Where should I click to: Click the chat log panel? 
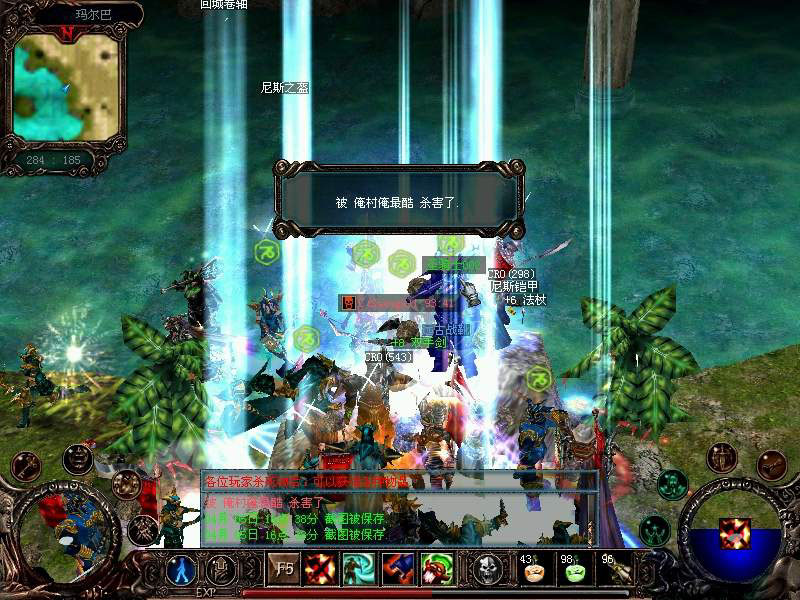tap(398, 508)
